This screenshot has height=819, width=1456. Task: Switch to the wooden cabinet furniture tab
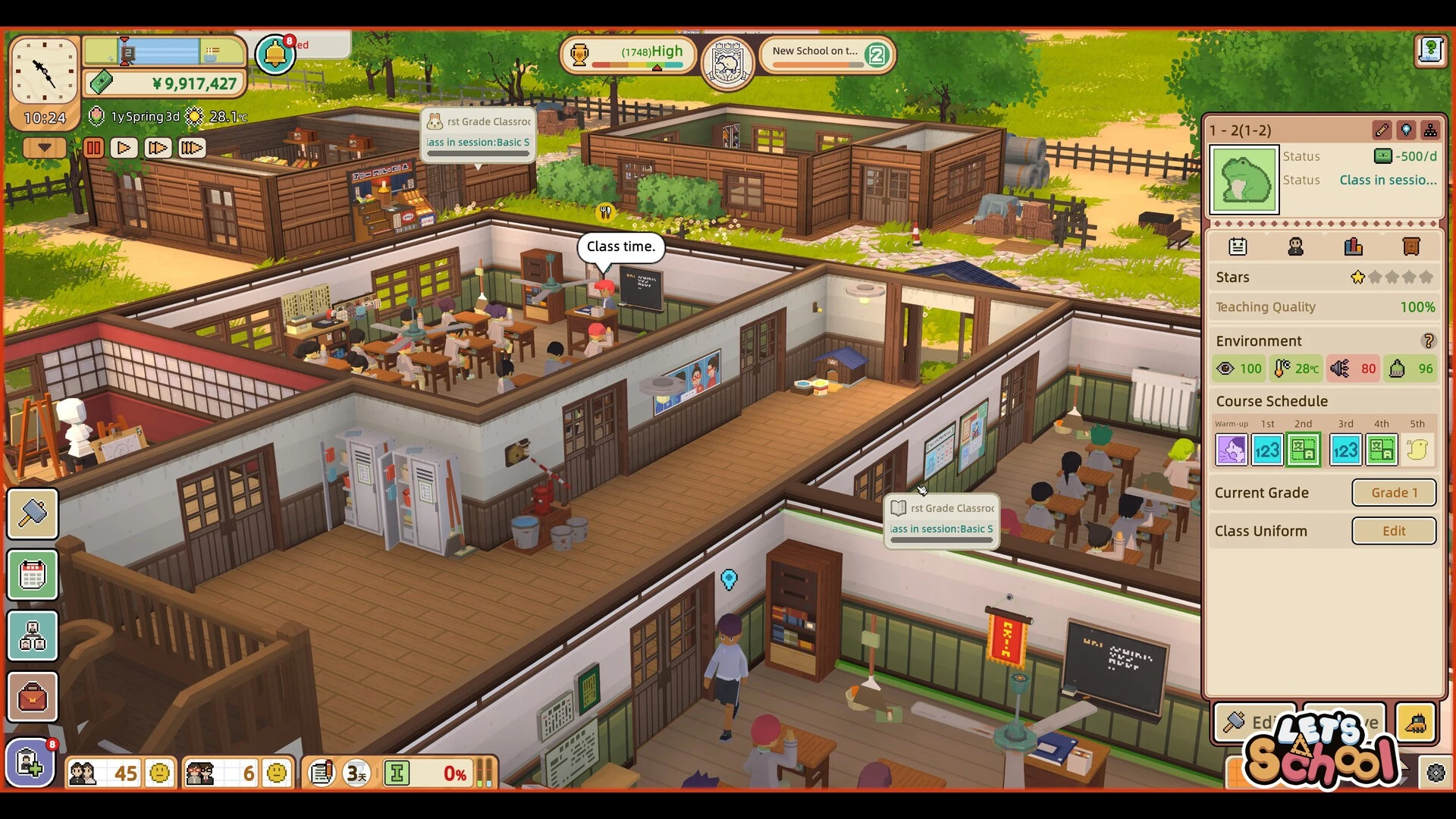1410,246
